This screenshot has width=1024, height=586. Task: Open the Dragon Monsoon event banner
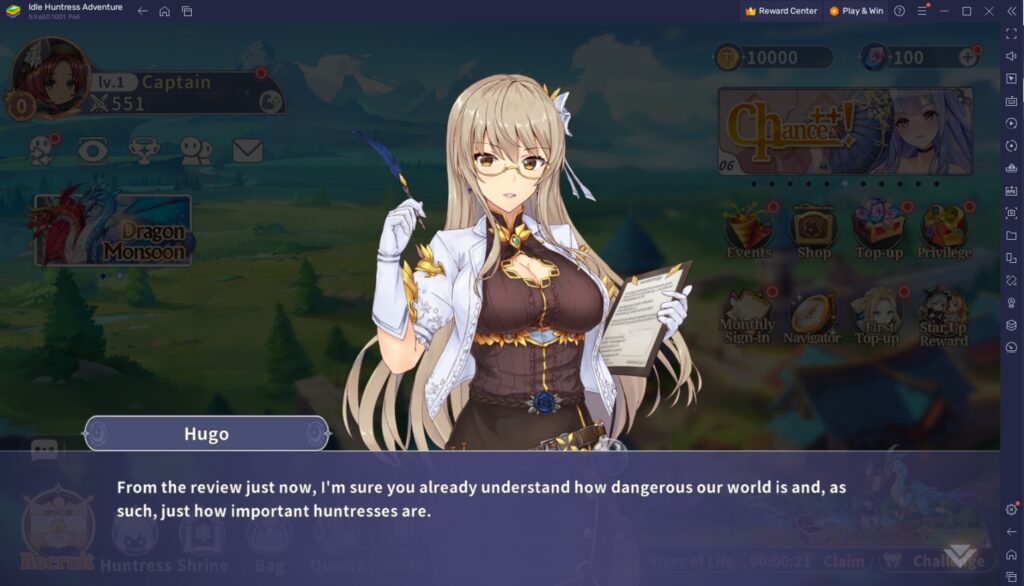(113, 229)
